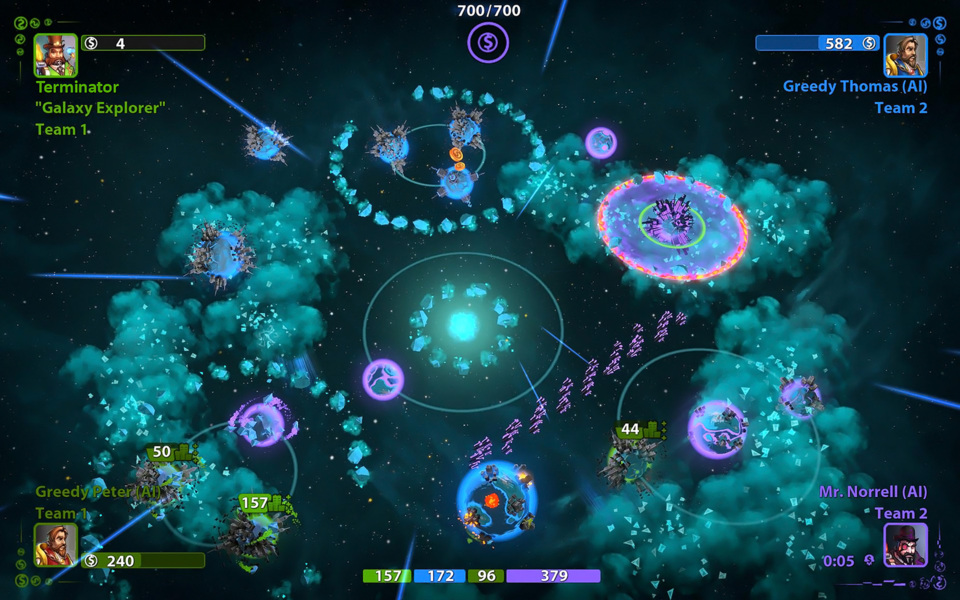Select Mr. Norrell's portrait
The width and height of the screenshot is (960, 600).
point(905,545)
